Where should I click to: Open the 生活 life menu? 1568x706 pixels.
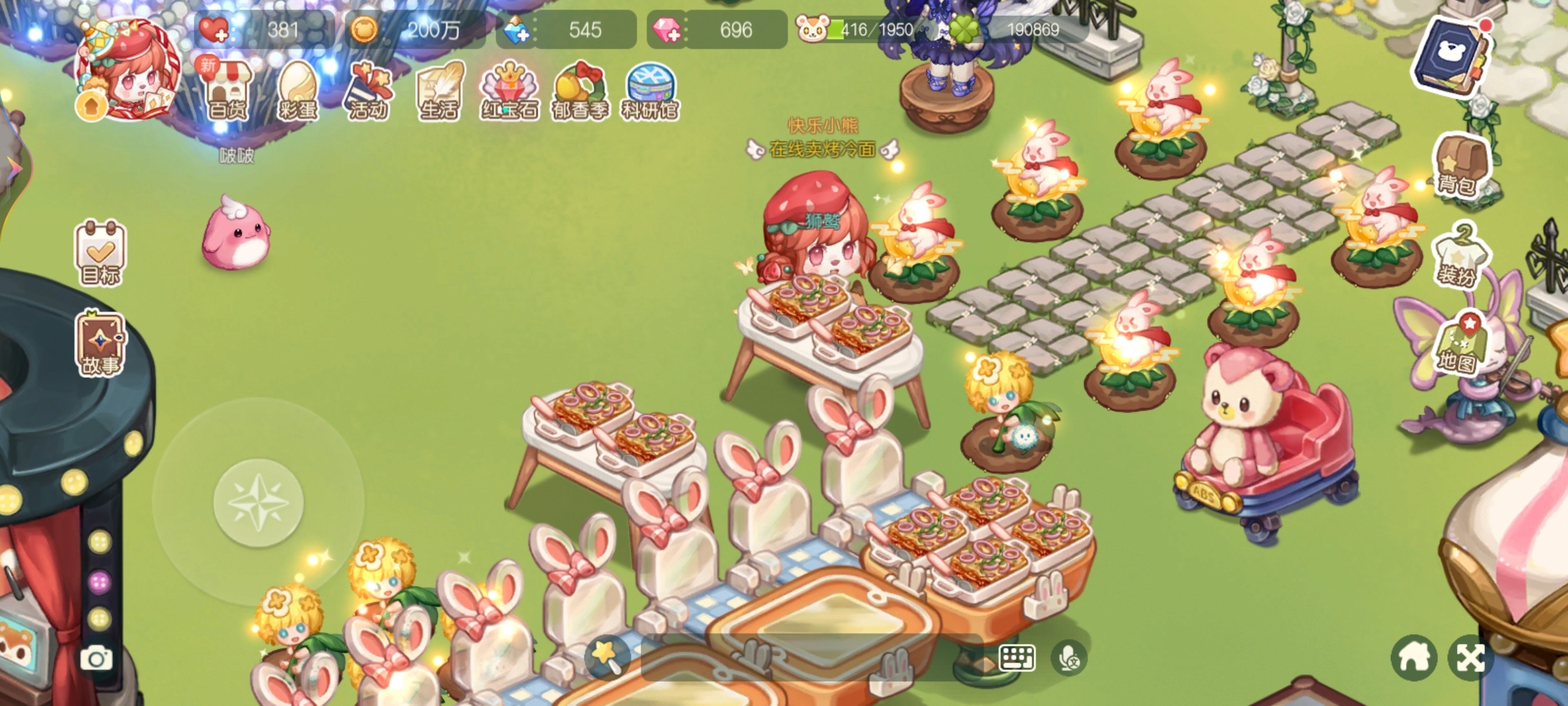[x=439, y=92]
